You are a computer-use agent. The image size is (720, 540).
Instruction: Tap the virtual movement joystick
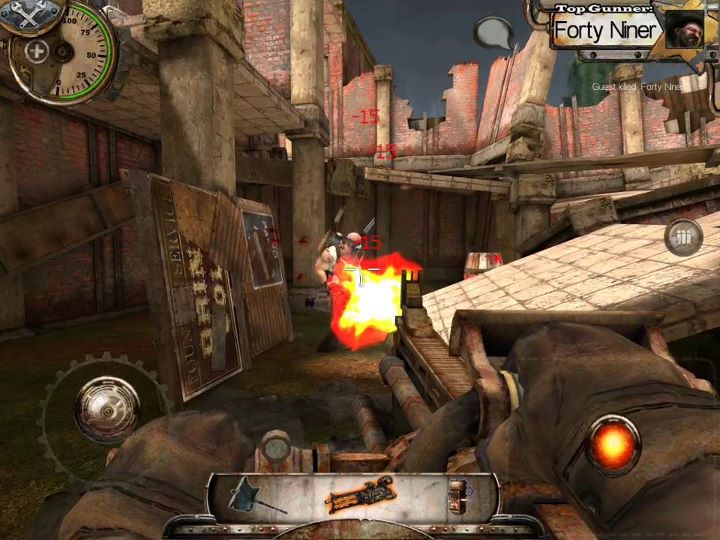[106, 407]
